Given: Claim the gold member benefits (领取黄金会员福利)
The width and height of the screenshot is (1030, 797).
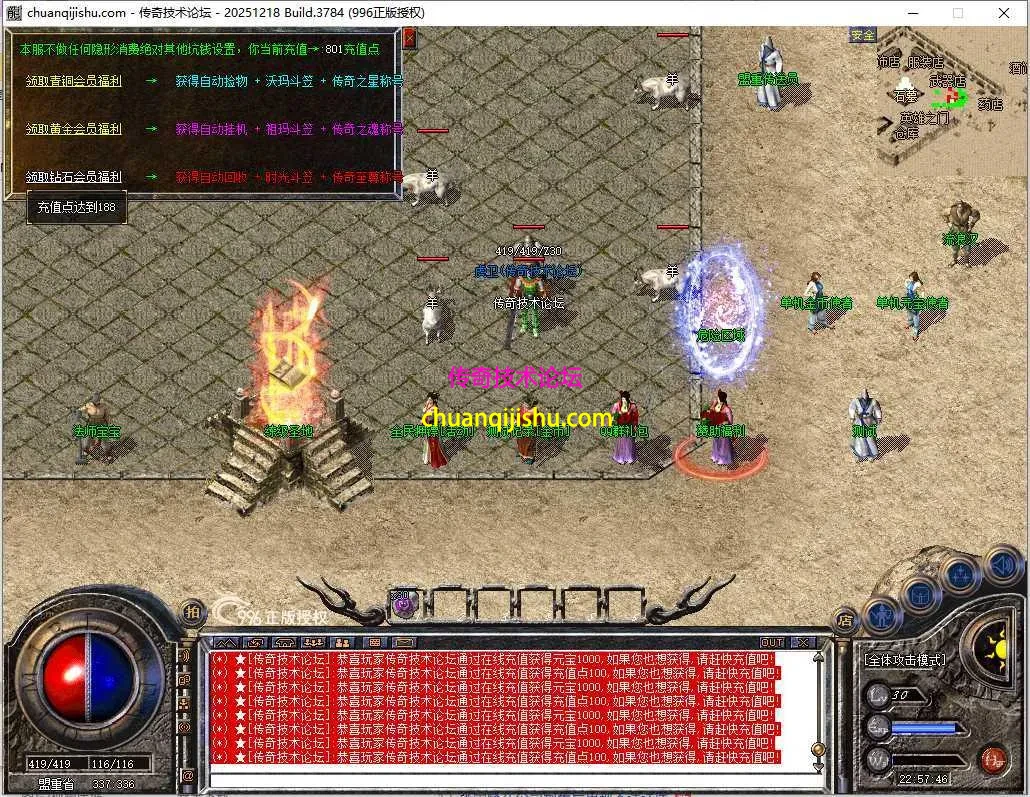Looking at the screenshot, I should click(74, 129).
